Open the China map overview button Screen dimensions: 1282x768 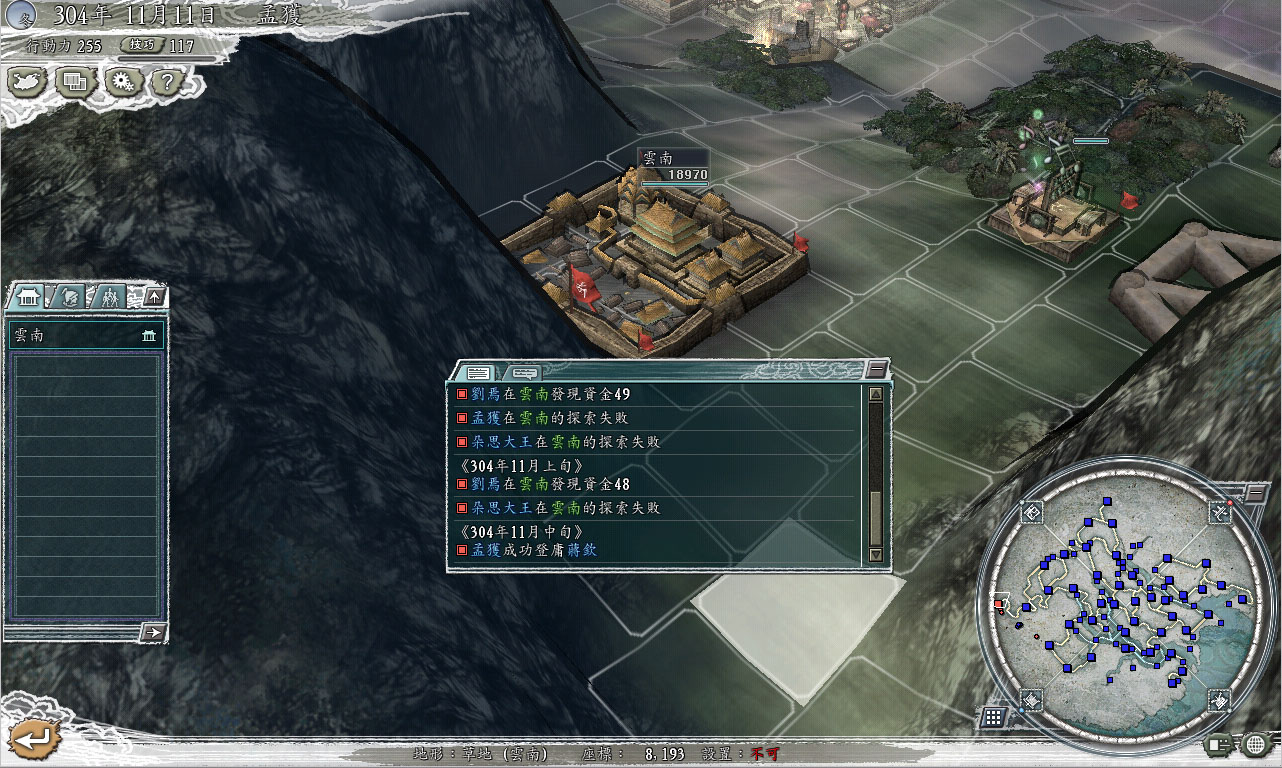click(28, 82)
